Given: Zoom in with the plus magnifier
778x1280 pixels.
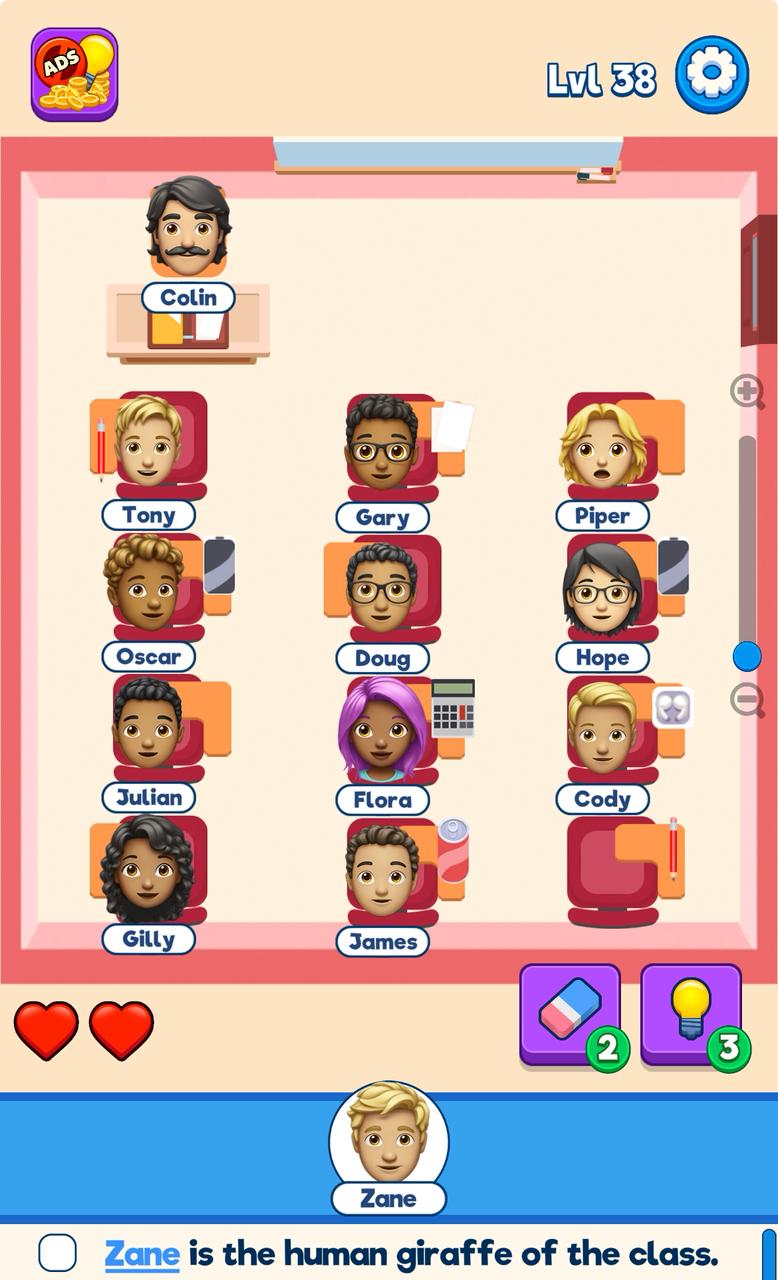Looking at the screenshot, I should (747, 391).
